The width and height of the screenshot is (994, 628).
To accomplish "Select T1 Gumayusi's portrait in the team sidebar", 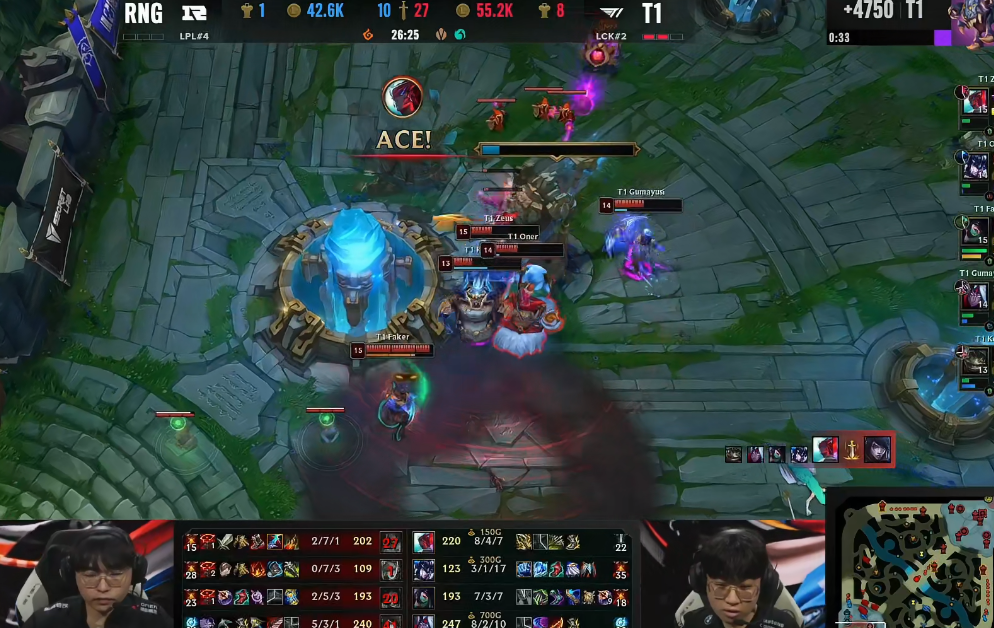I will coord(976,297).
